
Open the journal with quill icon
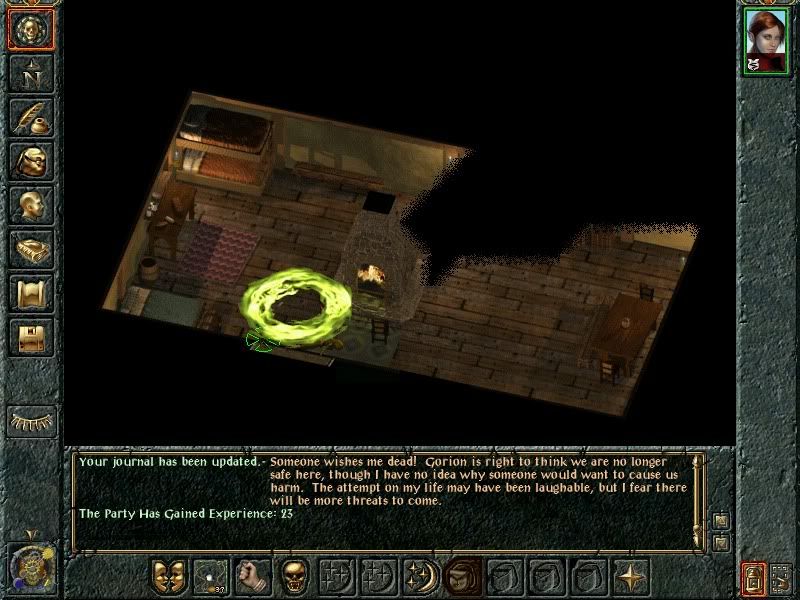[30, 117]
